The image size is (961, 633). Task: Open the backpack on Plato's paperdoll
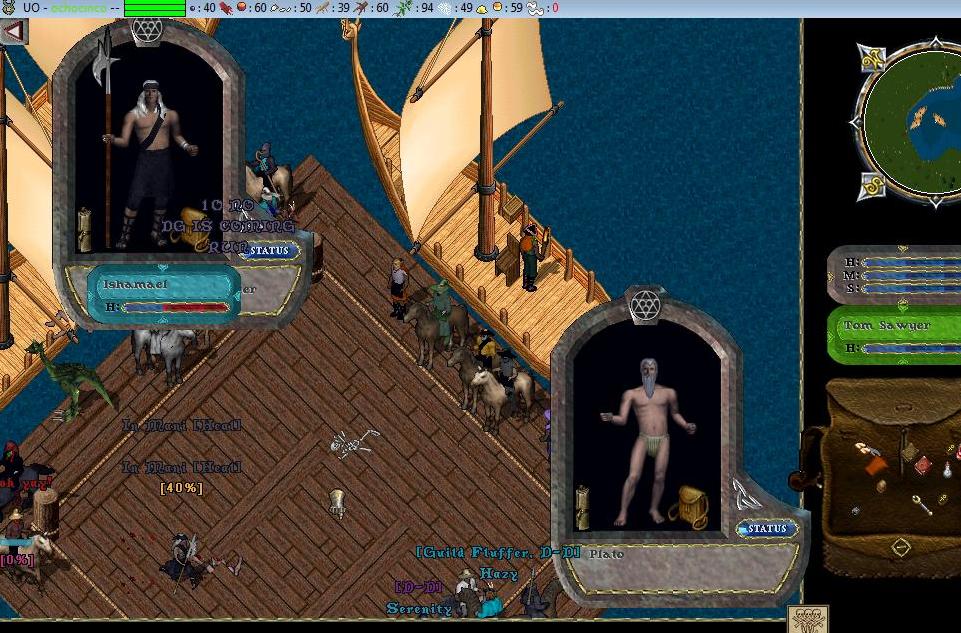tap(692, 505)
